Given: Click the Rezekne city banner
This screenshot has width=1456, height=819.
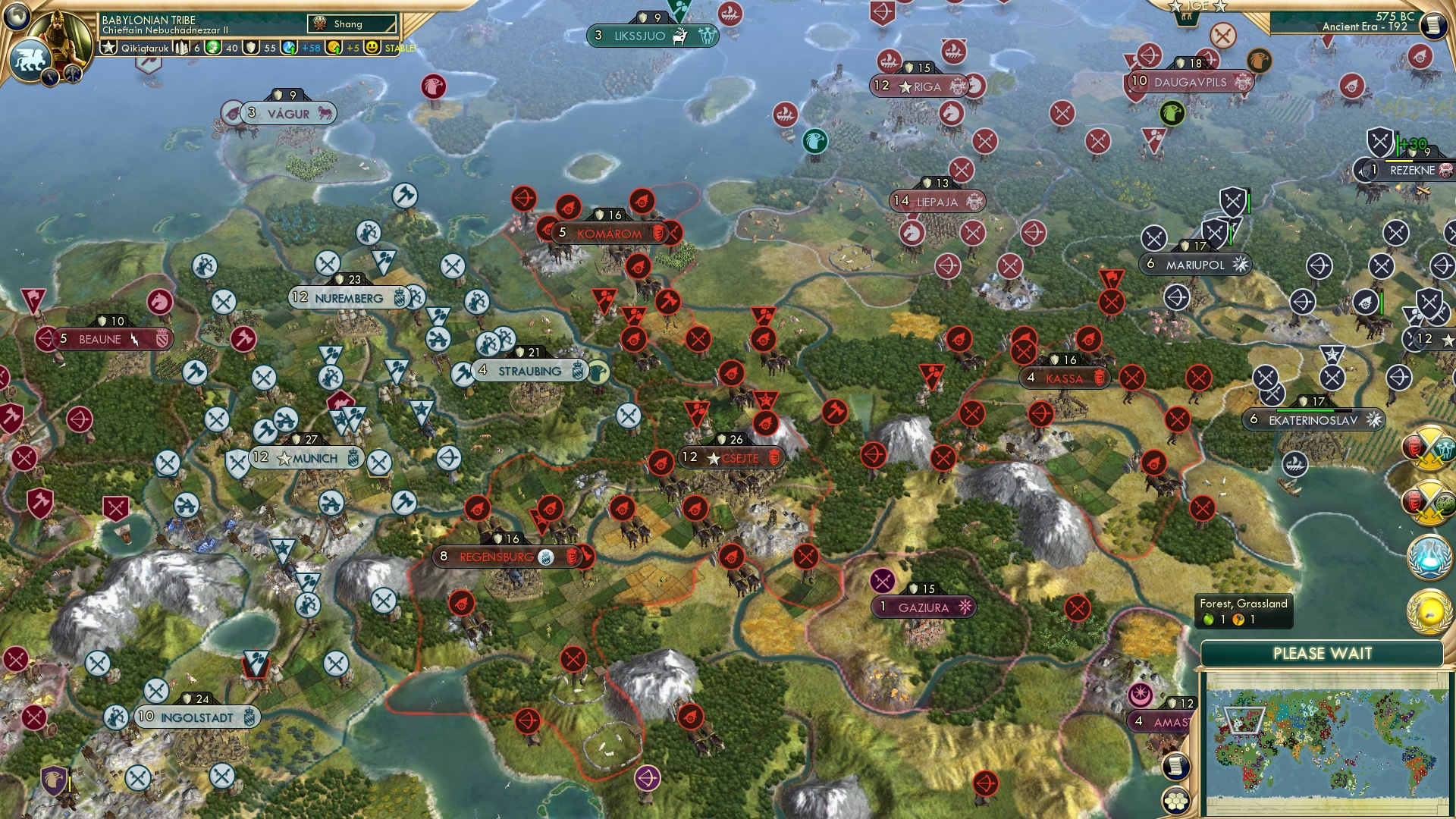Looking at the screenshot, I should coord(1412,171).
